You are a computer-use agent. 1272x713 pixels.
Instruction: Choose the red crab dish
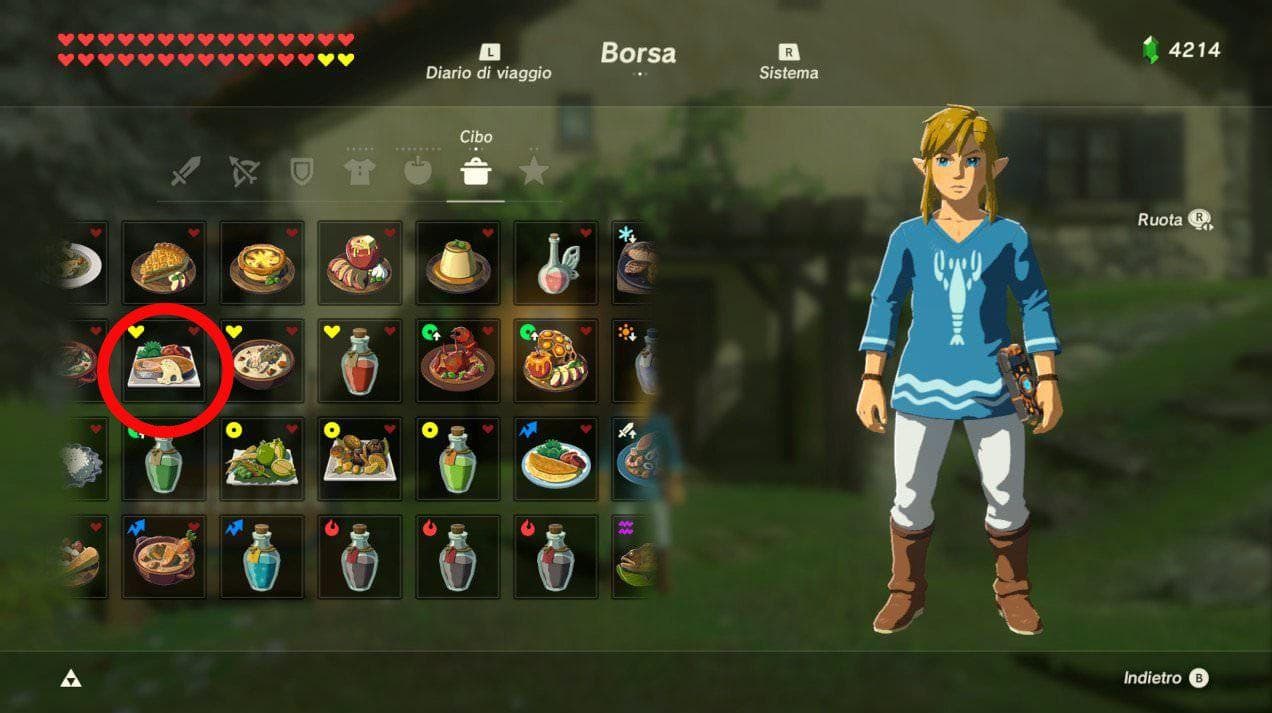tap(458, 362)
